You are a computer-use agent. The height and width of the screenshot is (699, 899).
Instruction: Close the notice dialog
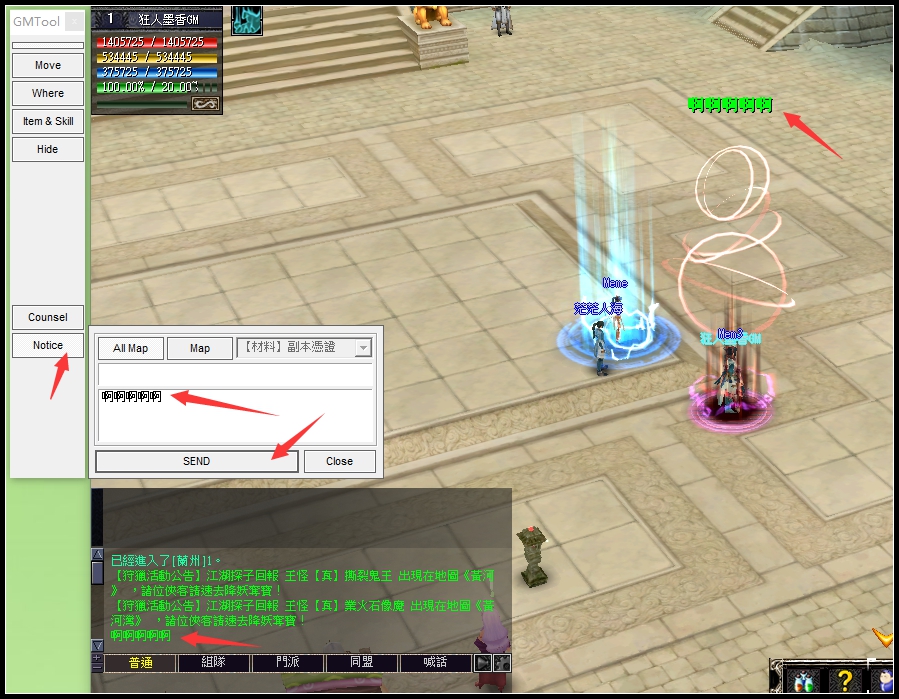pyautogui.click(x=339, y=461)
